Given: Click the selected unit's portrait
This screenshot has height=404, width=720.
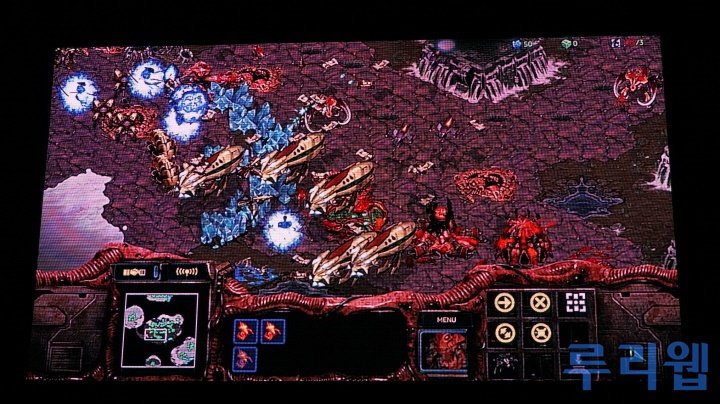Looking at the screenshot, I should pyautogui.click(x=440, y=350).
